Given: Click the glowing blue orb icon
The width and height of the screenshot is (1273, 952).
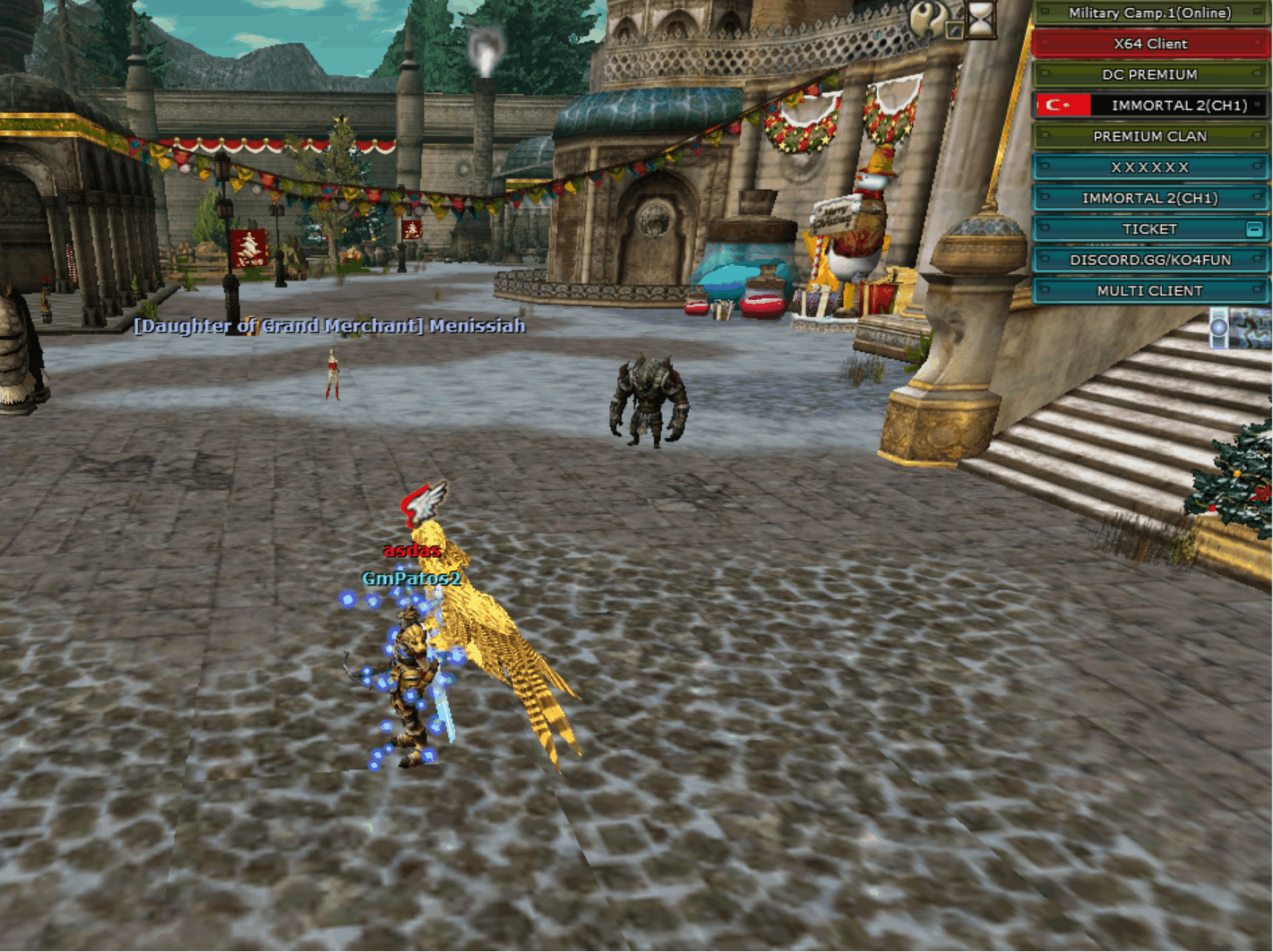Looking at the screenshot, I should pos(1218,327).
